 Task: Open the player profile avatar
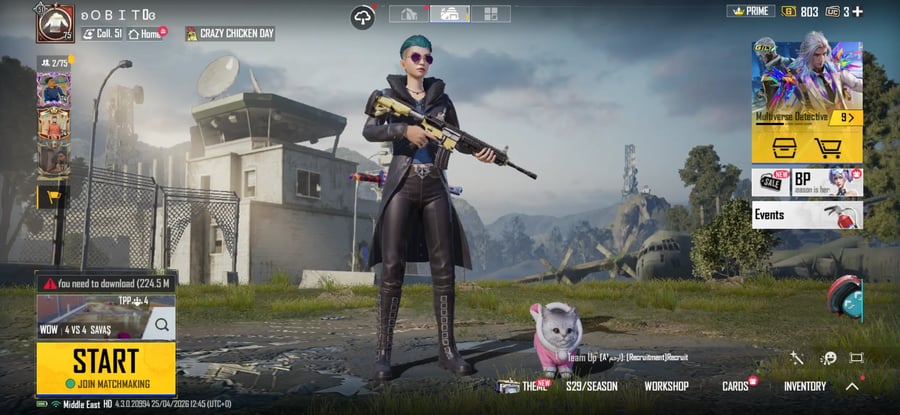point(55,23)
